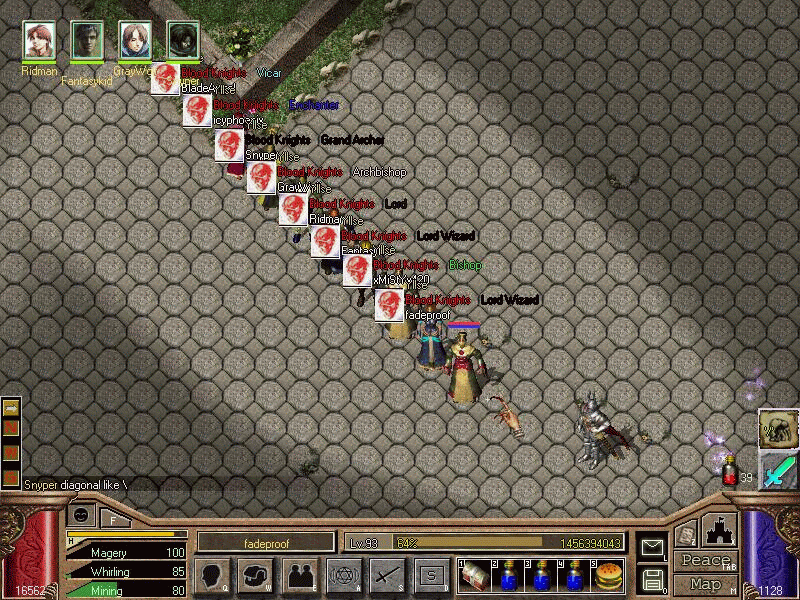Select Fantasykid's party portrait

click(x=87, y=41)
